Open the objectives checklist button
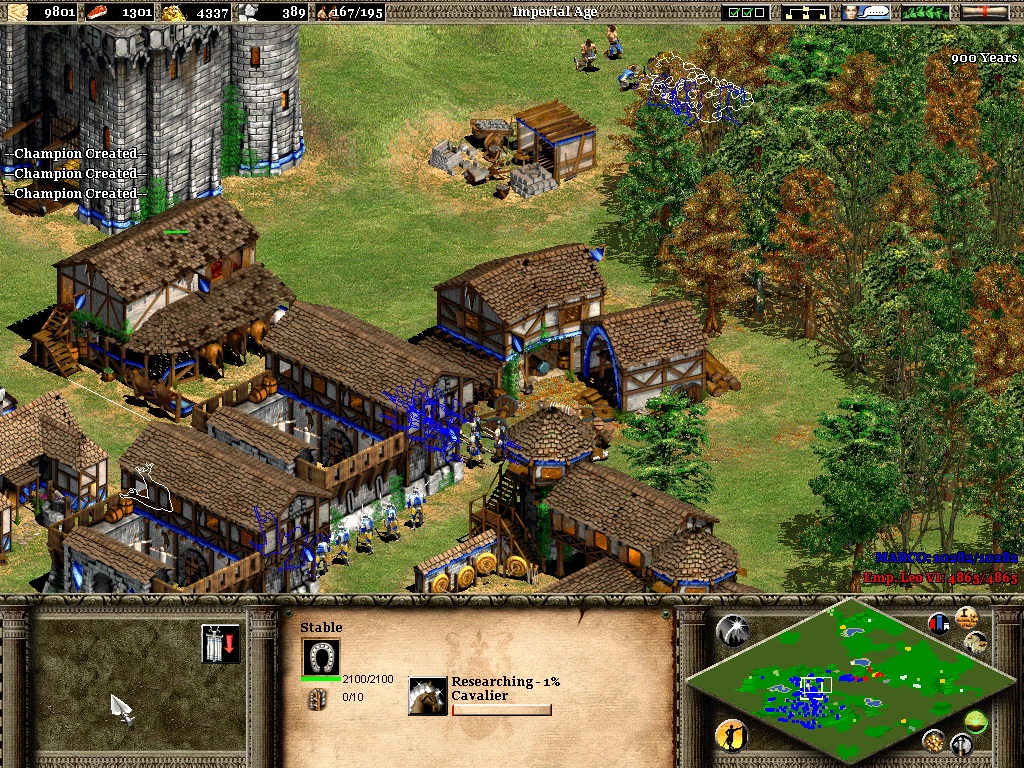The width and height of the screenshot is (1024, 768). [x=748, y=12]
